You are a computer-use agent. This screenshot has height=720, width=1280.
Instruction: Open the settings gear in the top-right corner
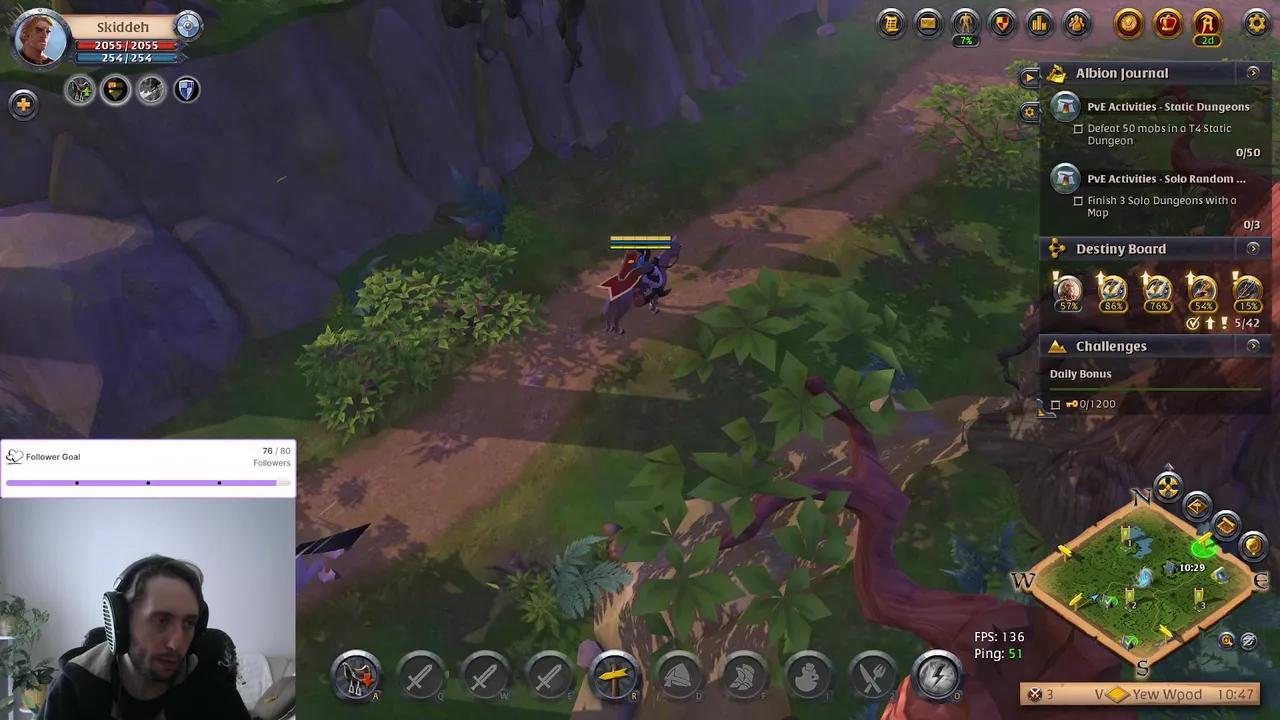(1256, 24)
